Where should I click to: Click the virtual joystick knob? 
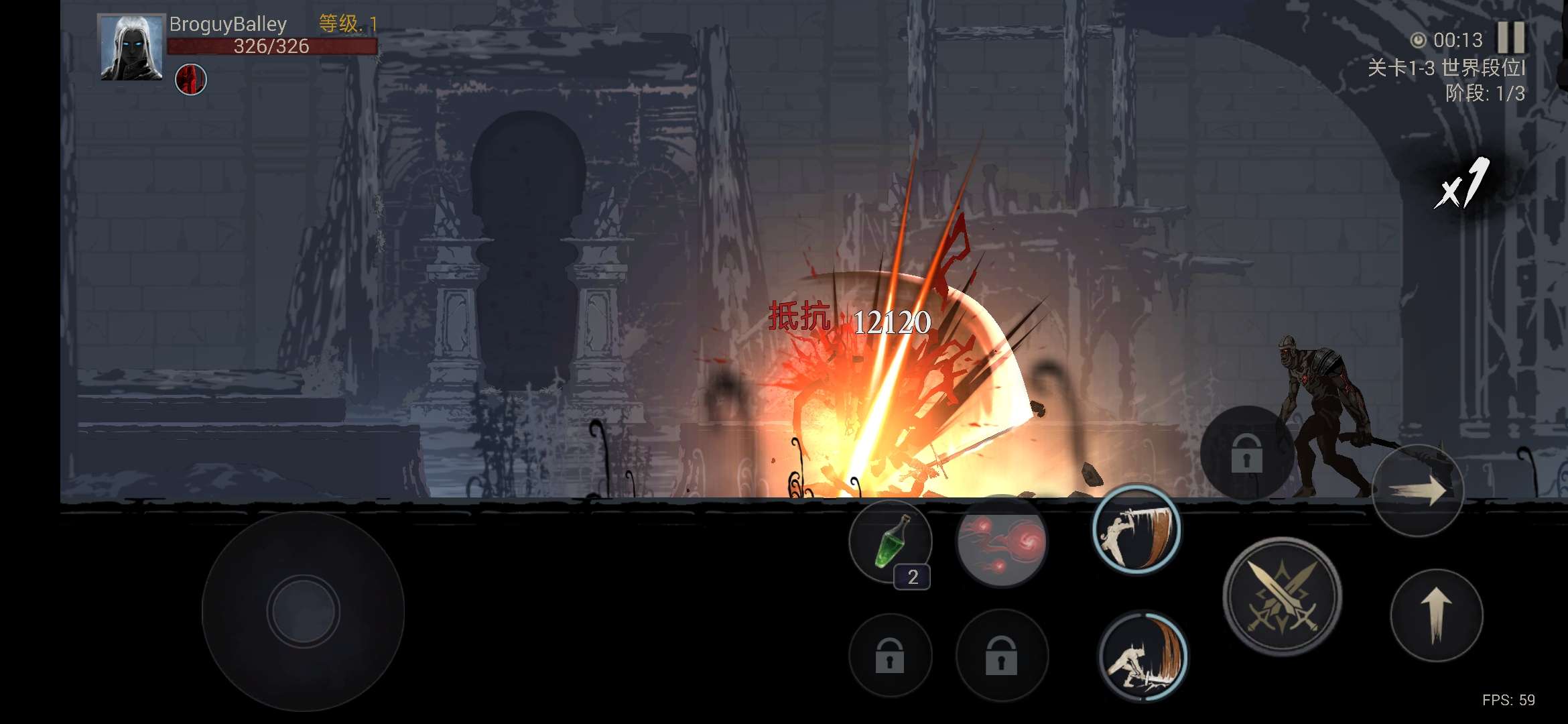pos(304,611)
